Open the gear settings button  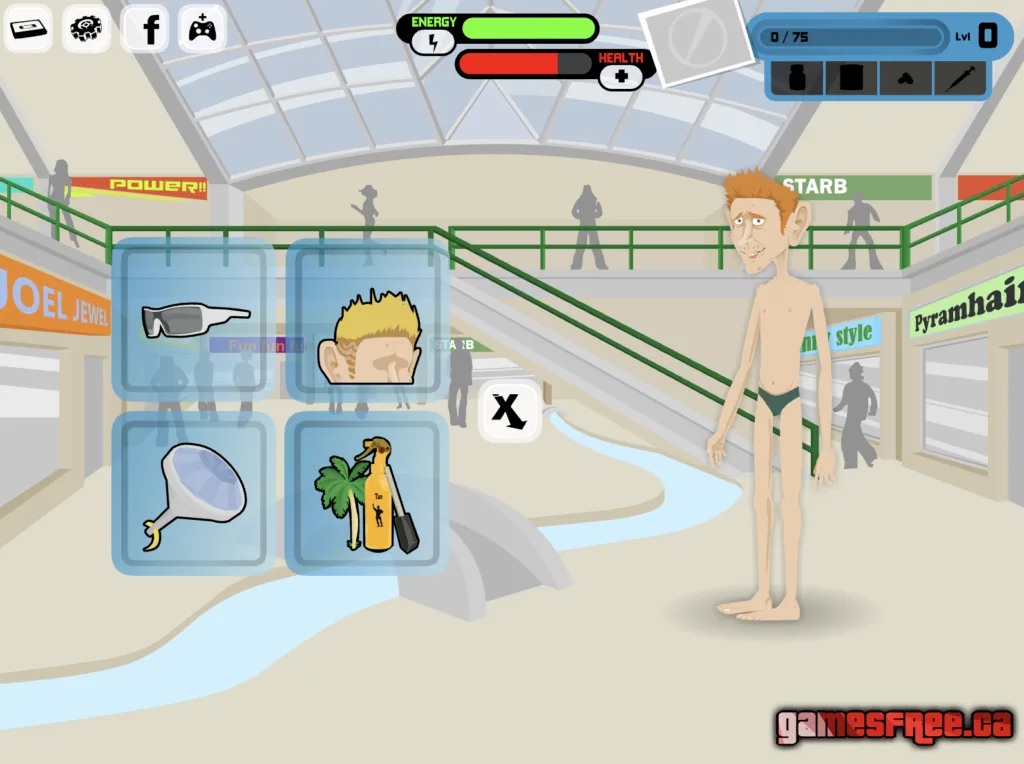pyautogui.click(x=87, y=28)
